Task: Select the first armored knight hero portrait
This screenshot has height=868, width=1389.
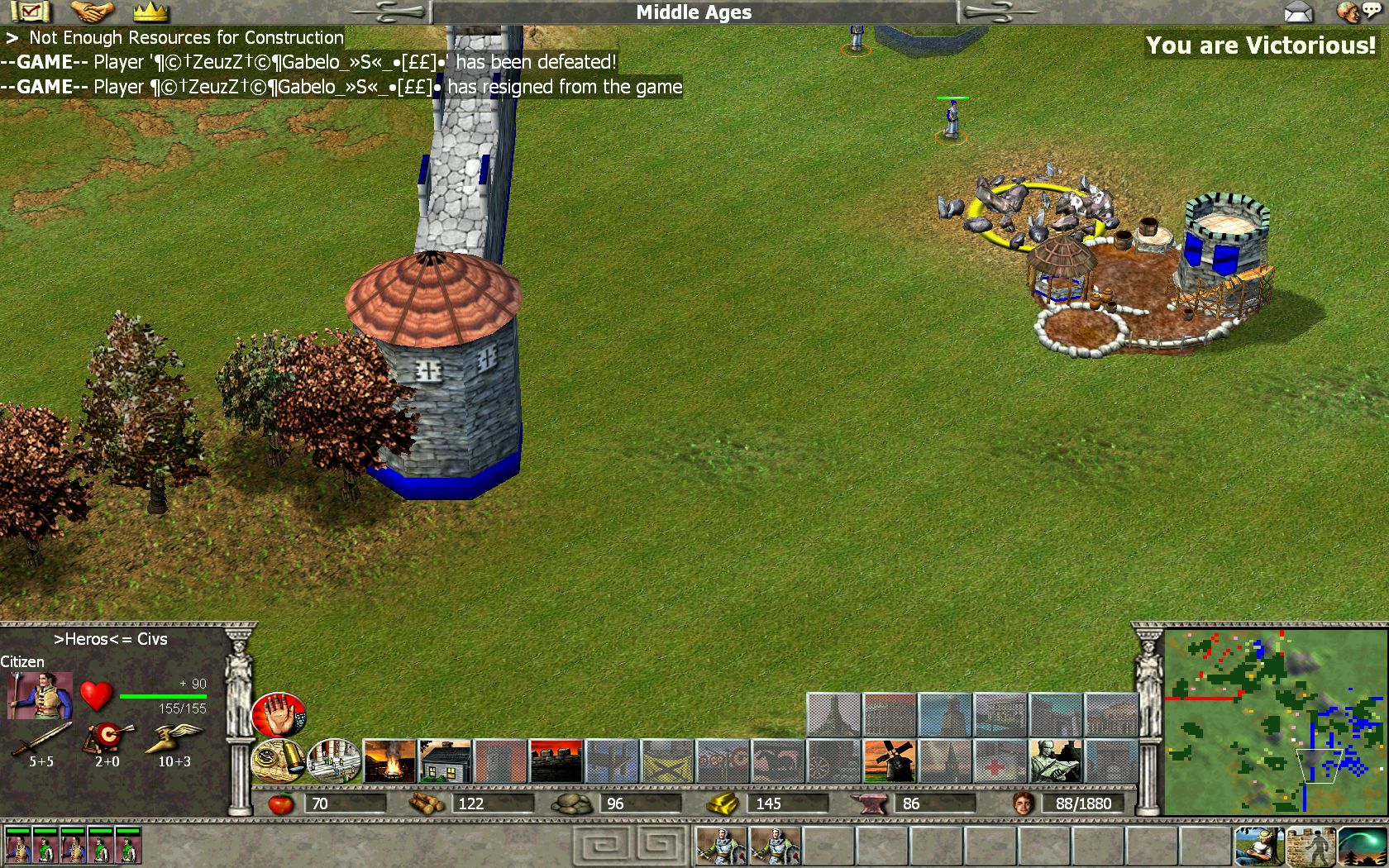Action: pos(721,846)
